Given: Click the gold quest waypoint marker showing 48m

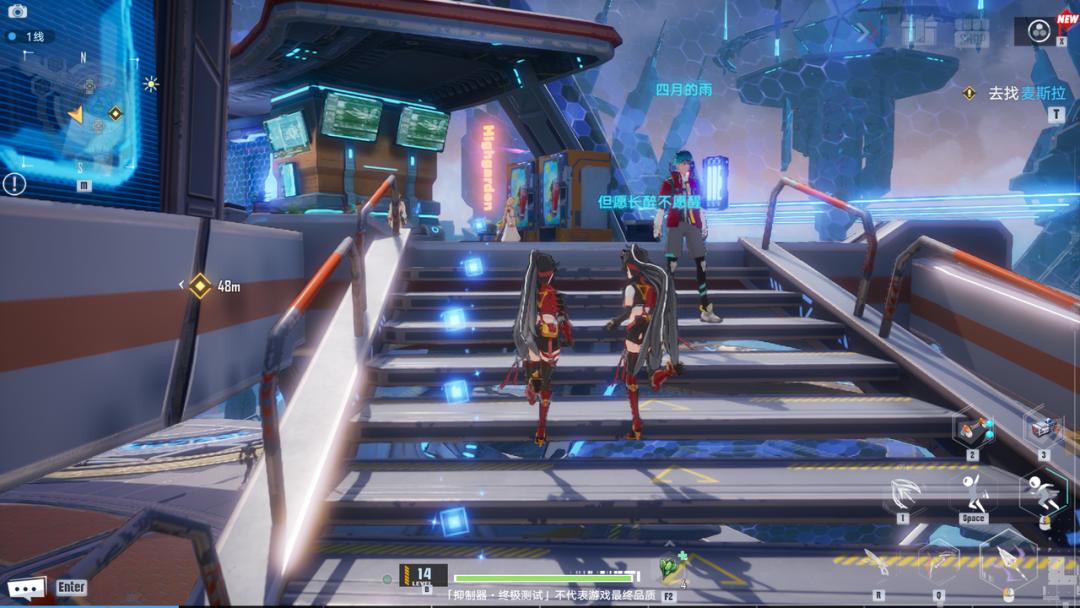Looking at the screenshot, I should pos(201,286).
